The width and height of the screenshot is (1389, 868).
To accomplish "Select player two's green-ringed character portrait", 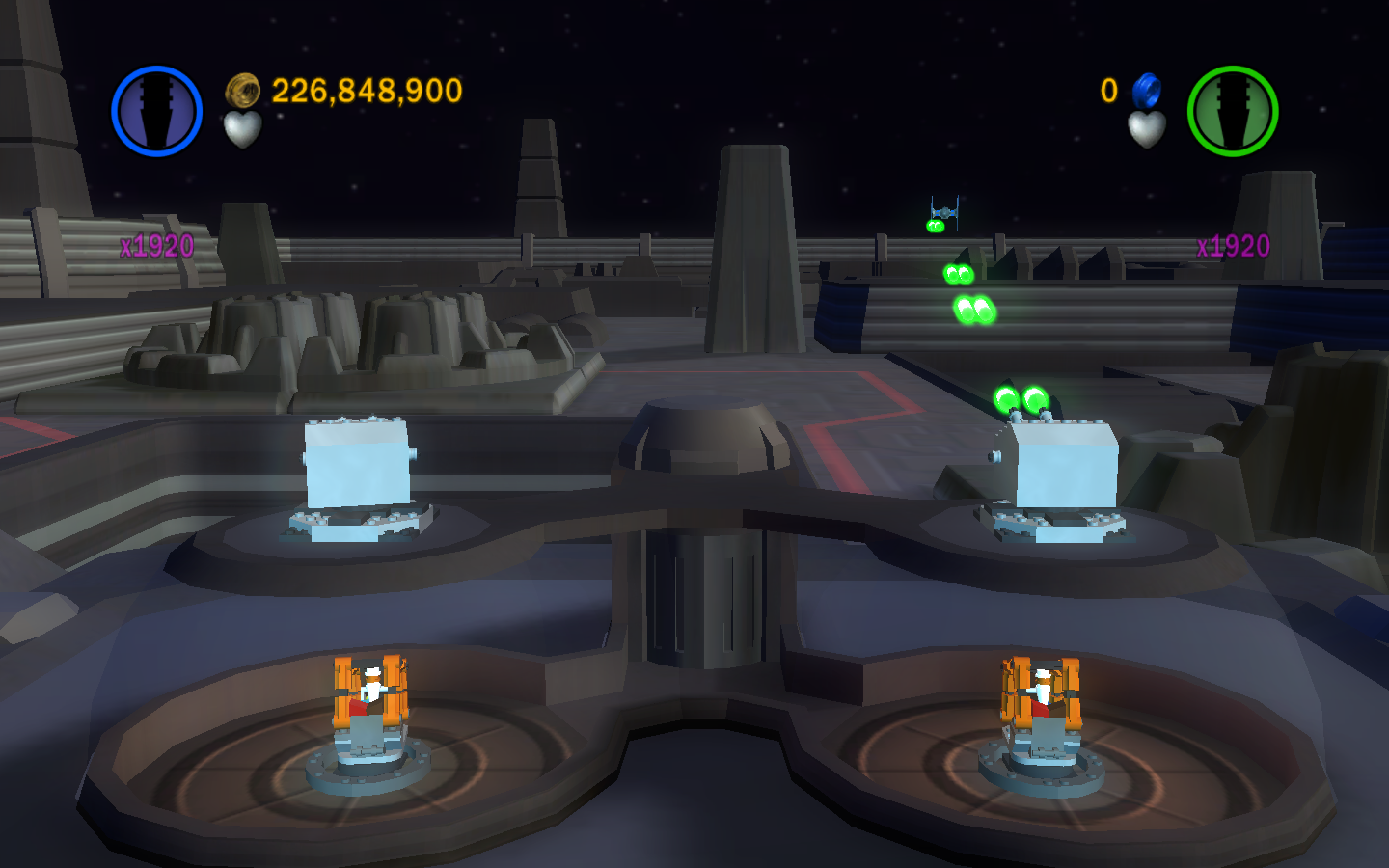I will [1232, 111].
